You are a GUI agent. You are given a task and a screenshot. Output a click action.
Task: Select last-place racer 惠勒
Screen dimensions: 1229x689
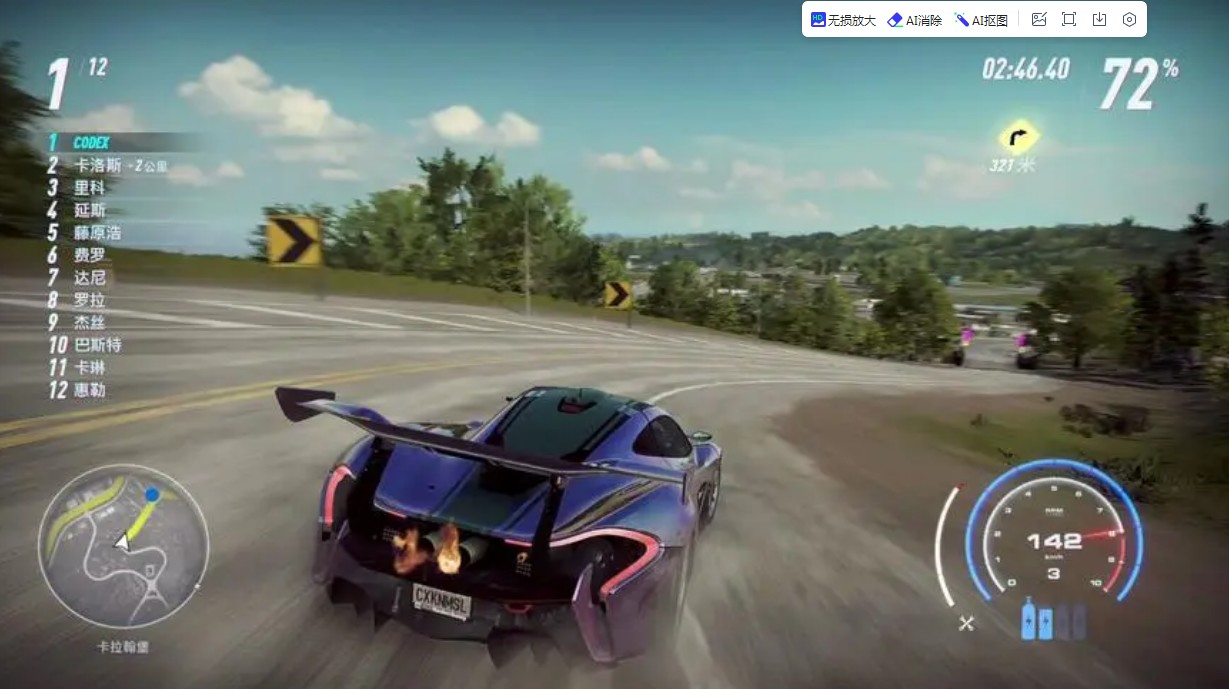coord(89,390)
